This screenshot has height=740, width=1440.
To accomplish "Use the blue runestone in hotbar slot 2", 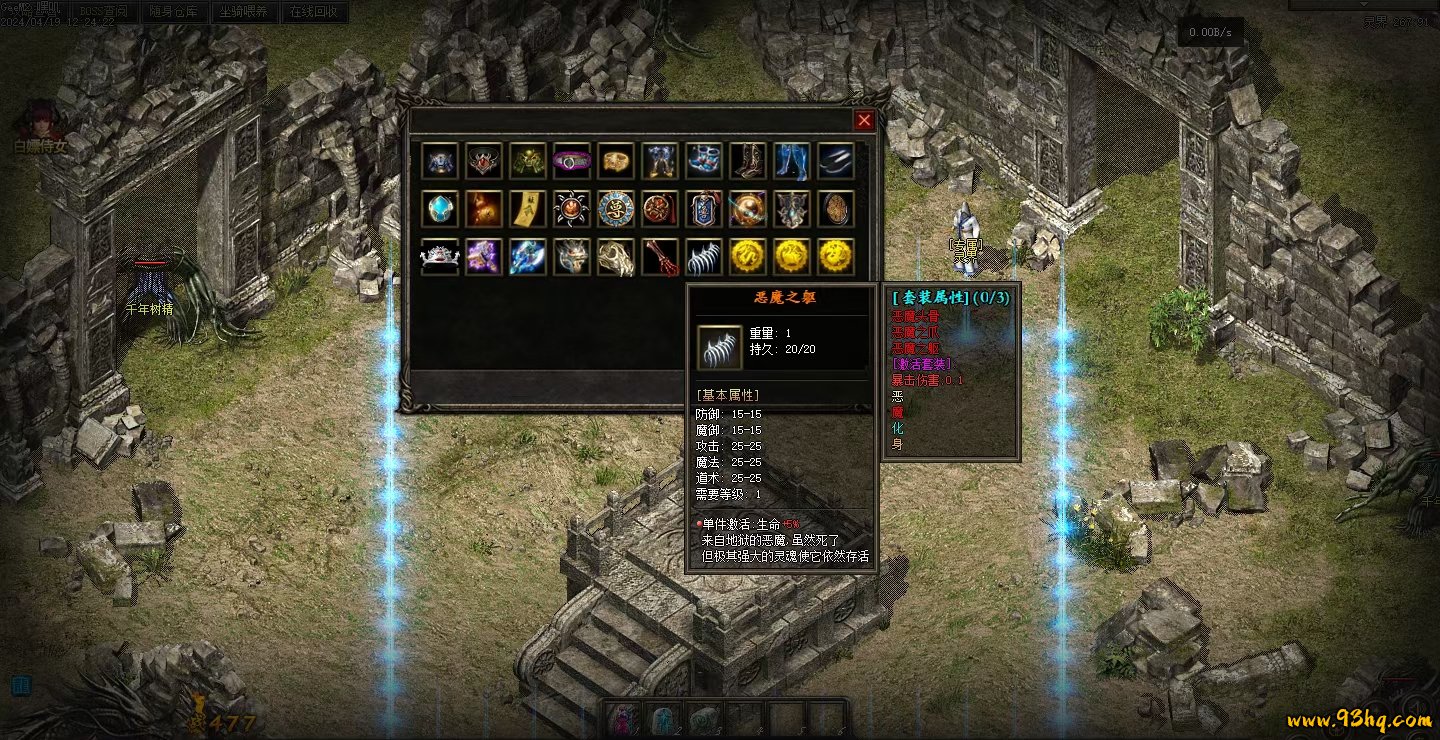I will tap(662, 720).
